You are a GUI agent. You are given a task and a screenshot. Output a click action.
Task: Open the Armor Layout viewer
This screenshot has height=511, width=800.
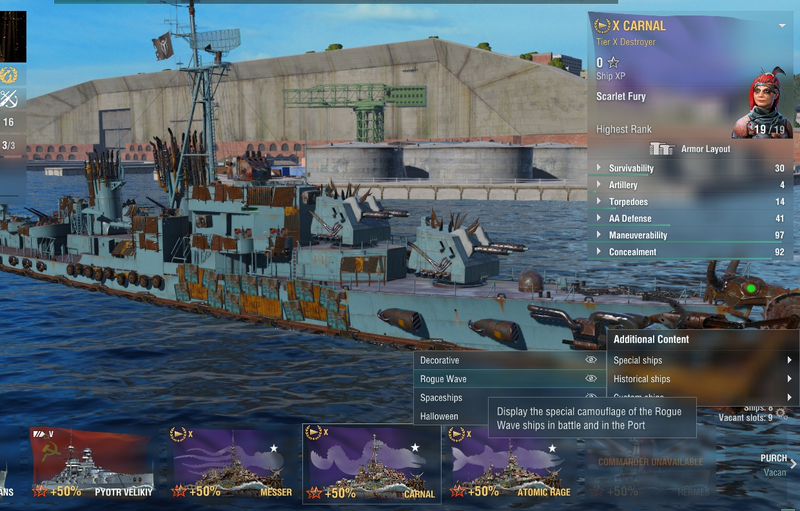click(x=692, y=149)
